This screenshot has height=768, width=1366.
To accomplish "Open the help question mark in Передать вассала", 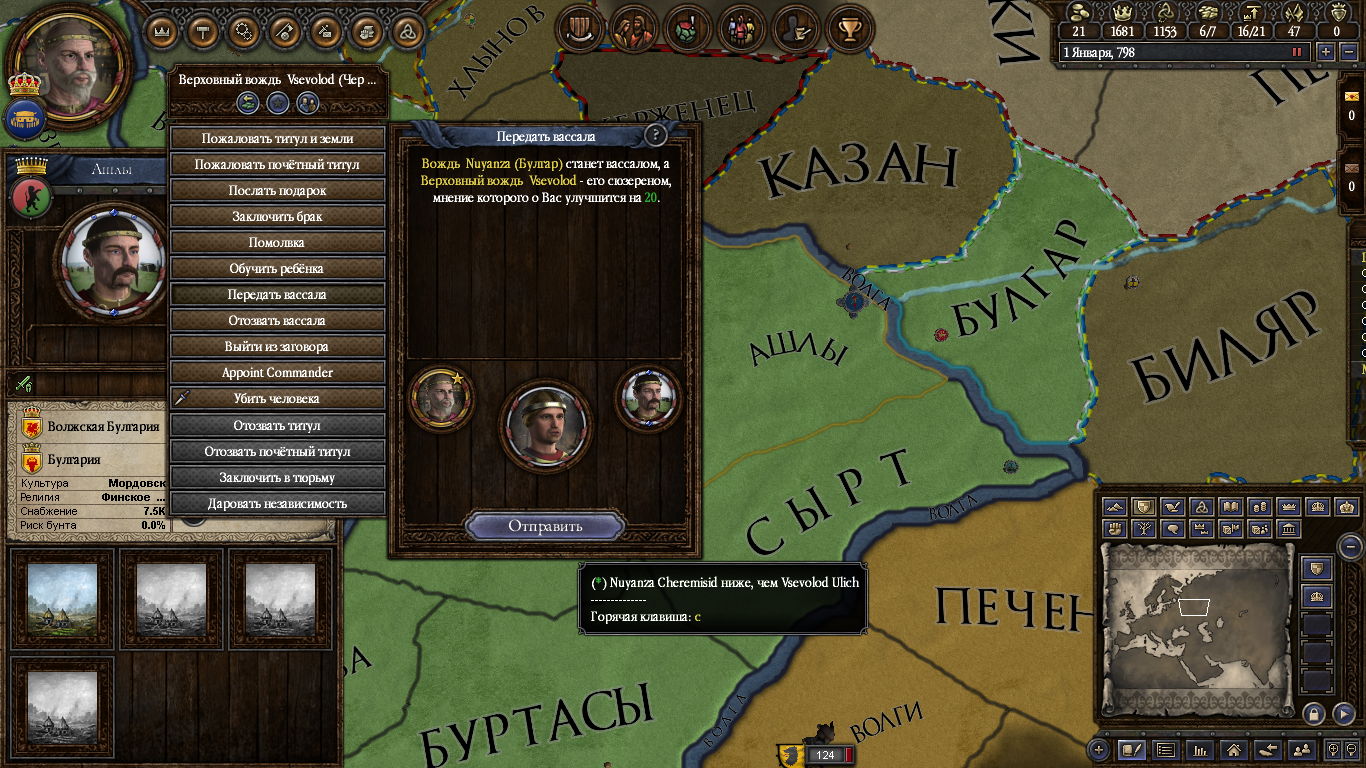I will [655, 135].
